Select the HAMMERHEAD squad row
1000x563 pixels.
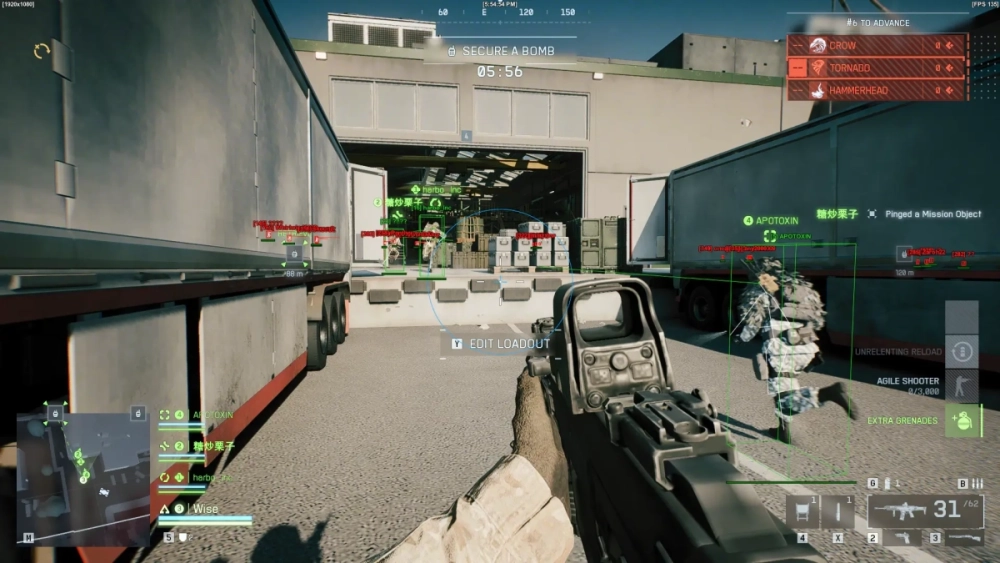[x=877, y=90]
